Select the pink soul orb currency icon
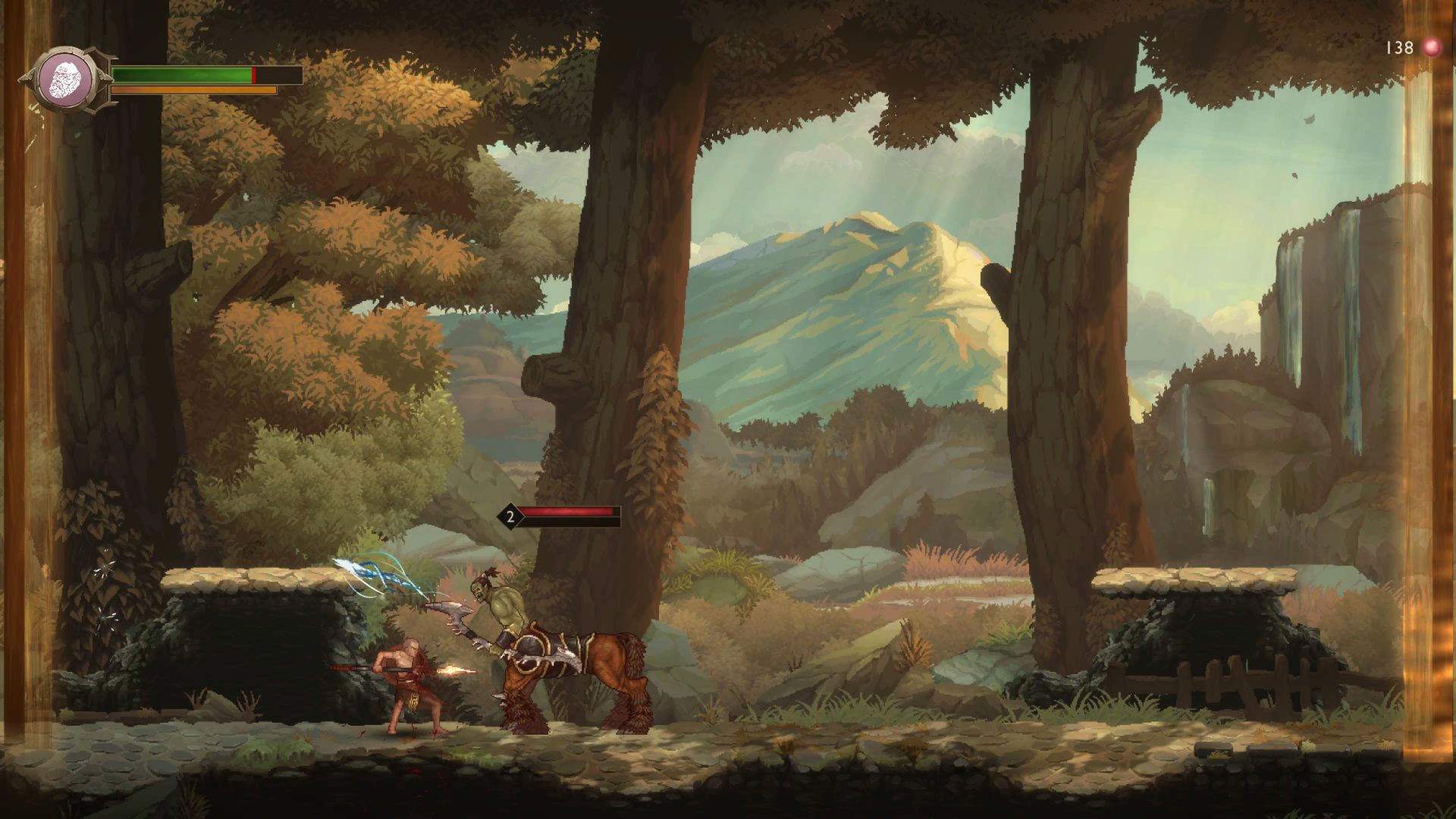 [1430, 47]
